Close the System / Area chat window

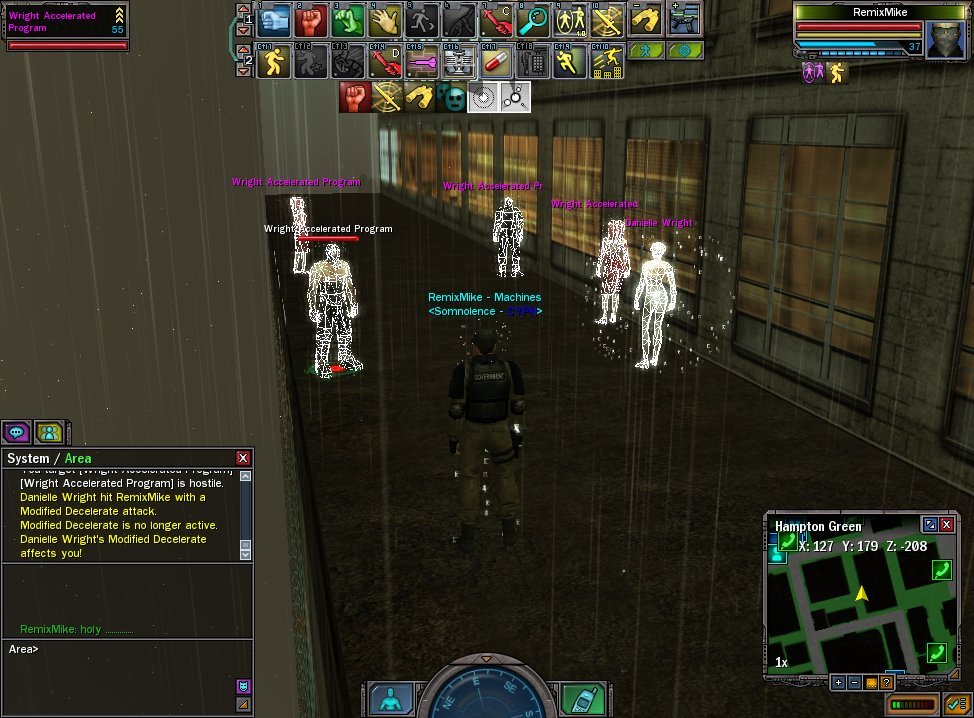pos(243,458)
